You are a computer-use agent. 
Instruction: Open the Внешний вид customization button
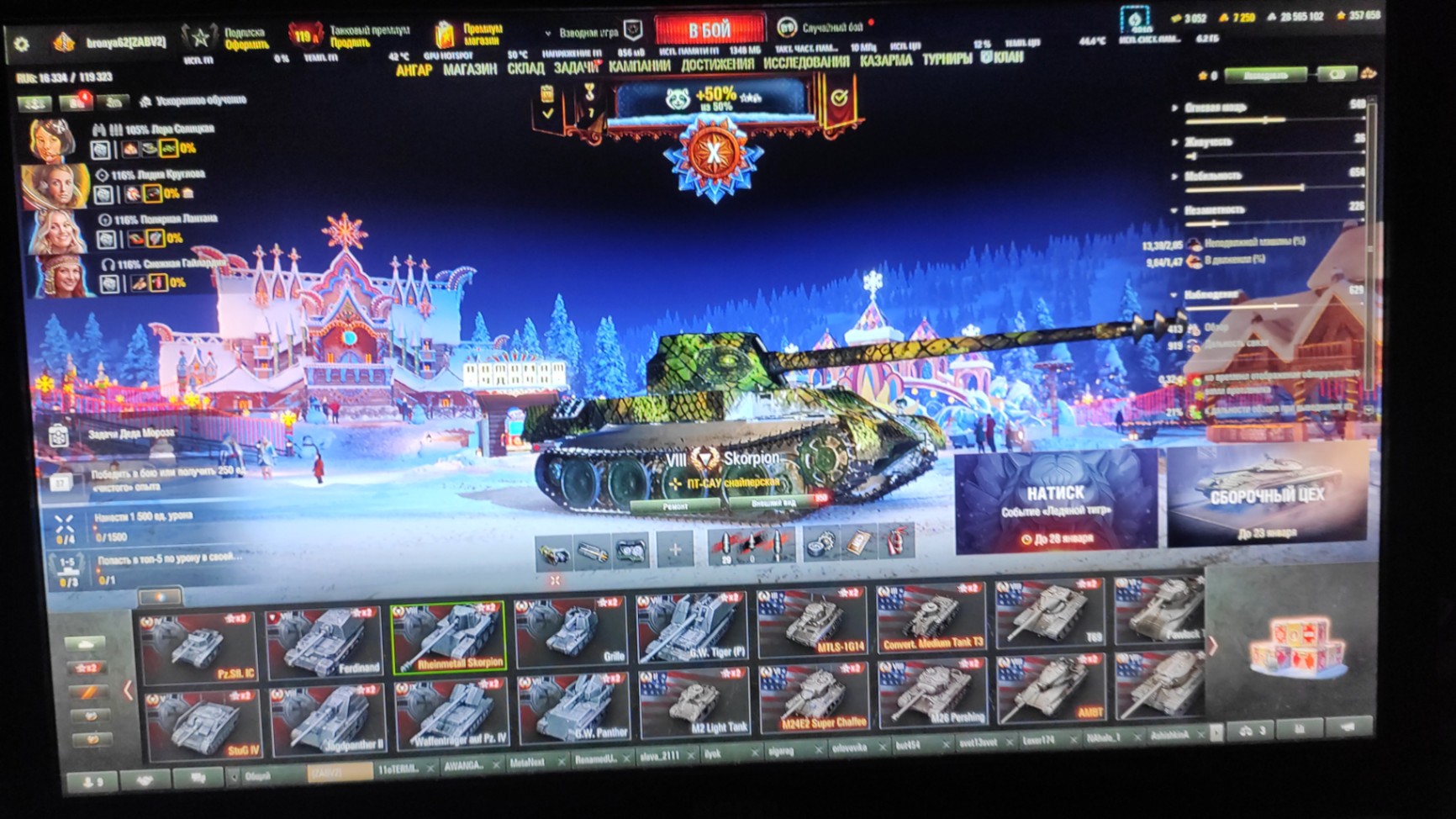(x=772, y=503)
